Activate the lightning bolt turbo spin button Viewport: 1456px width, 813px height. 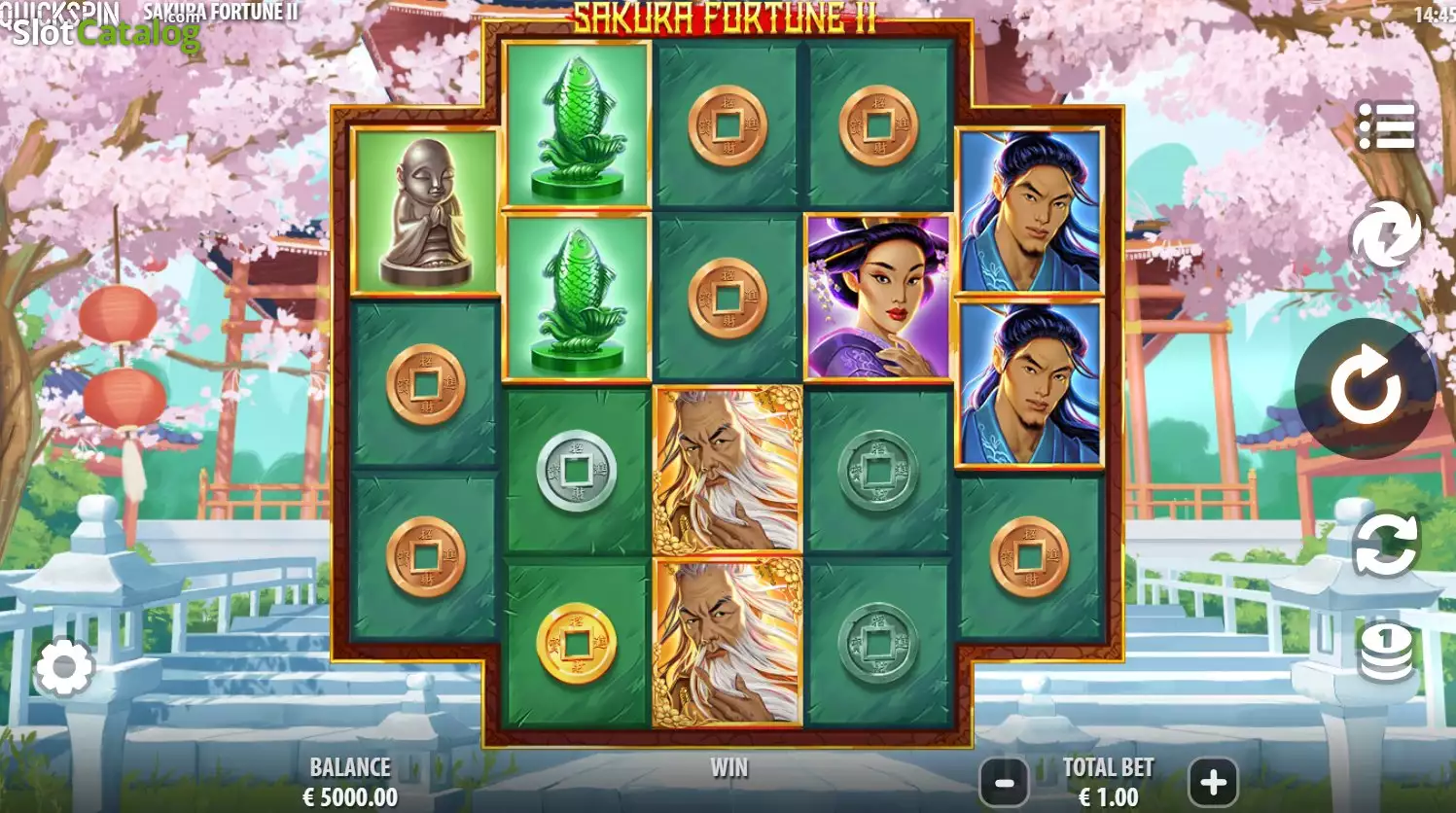point(1385,235)
